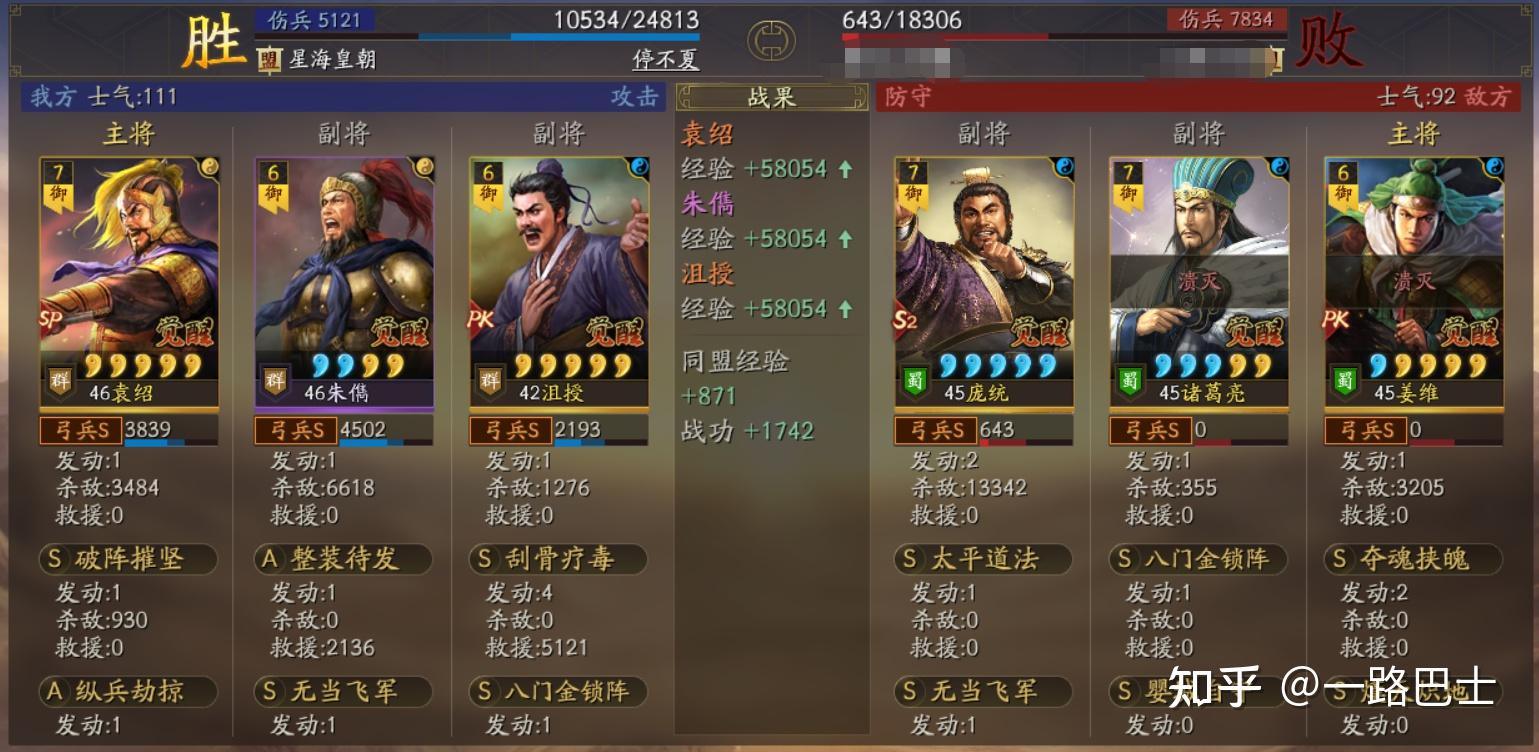Expand the 太平道法 skill details
This screenshot has width=1539, height=752.
(983, 560)
